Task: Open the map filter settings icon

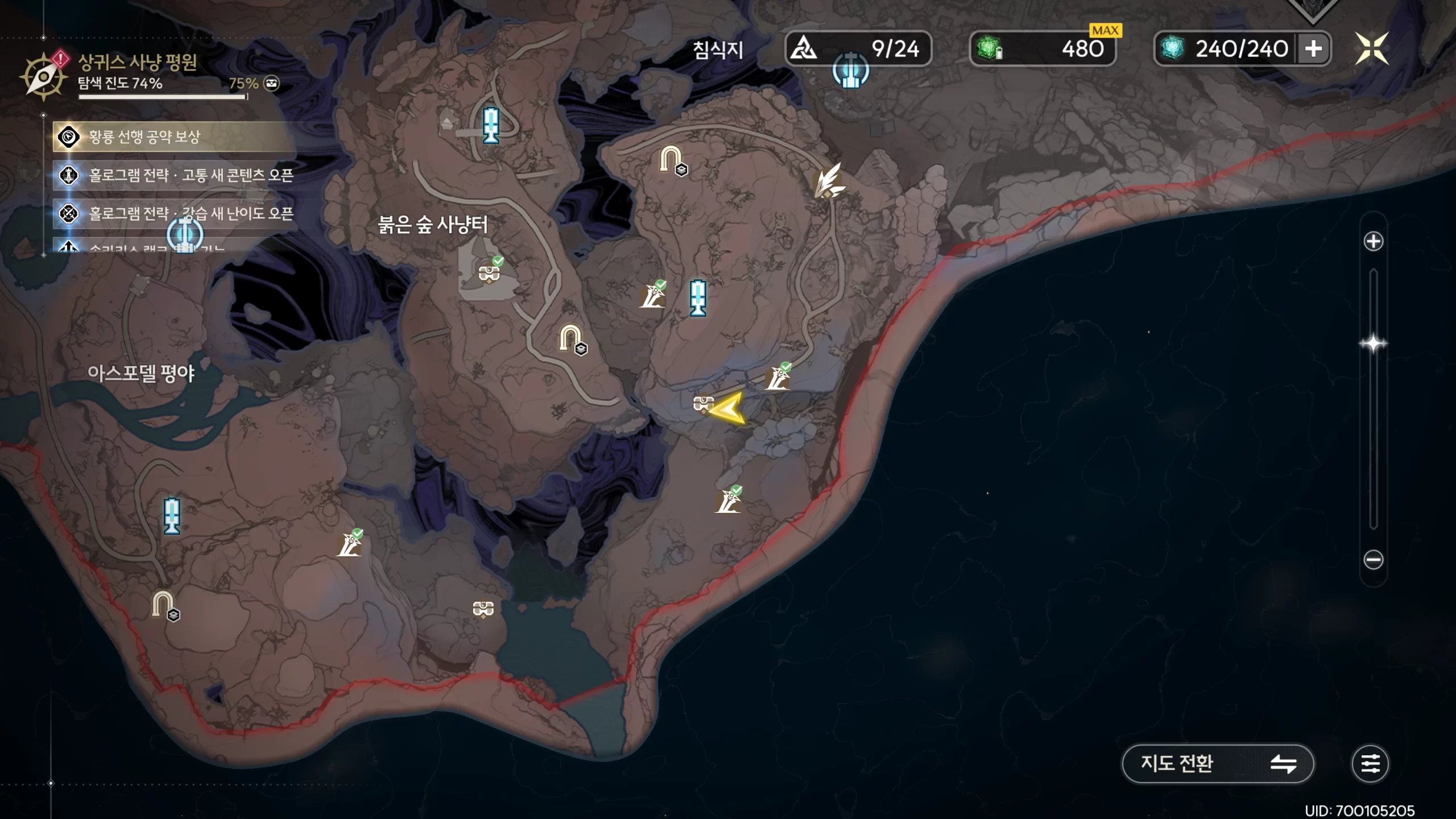Action: pos(1370,763)
